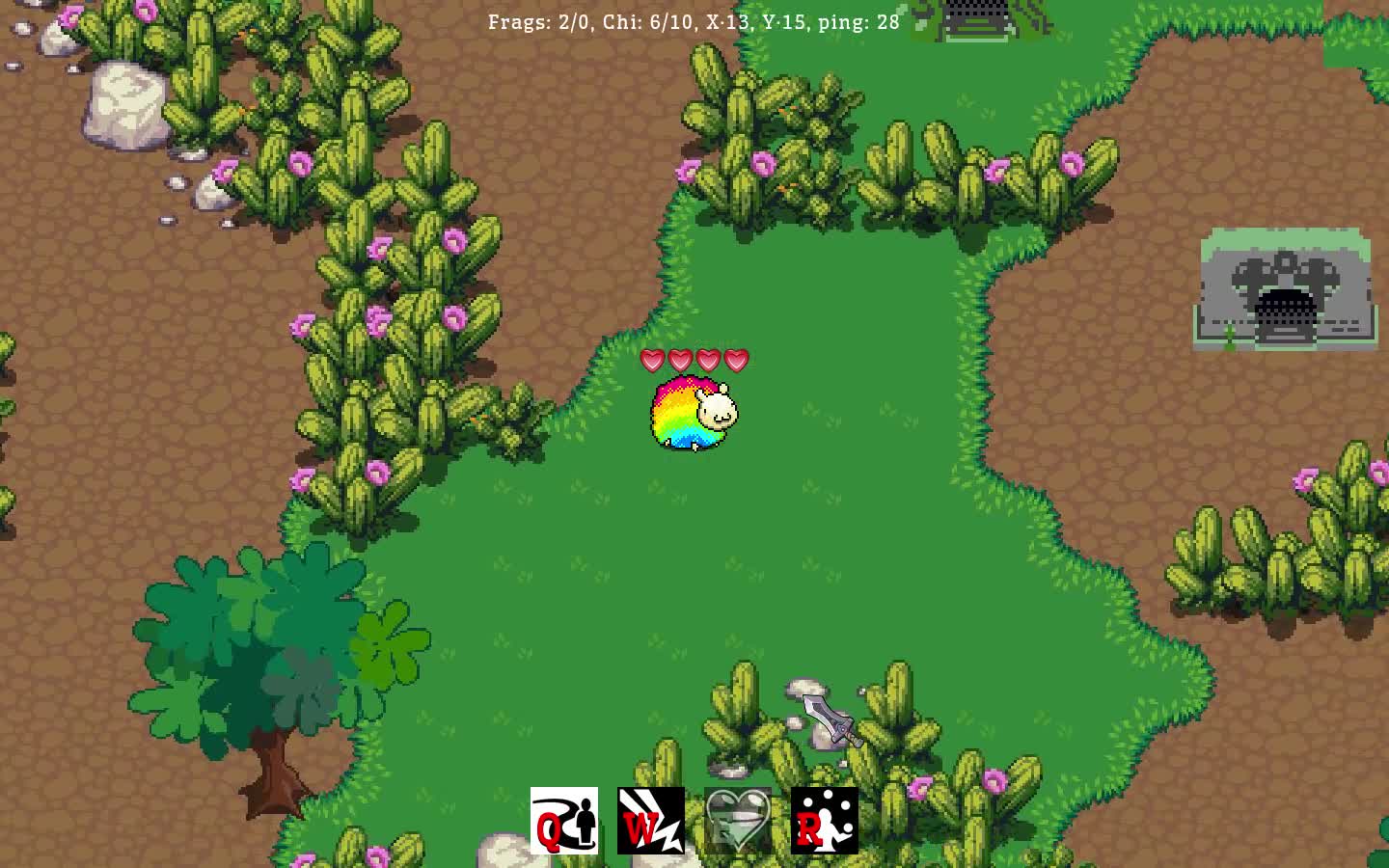1389x868 pixels.
Task: Activate the Q dash ability icon
Action: (564, 820)
